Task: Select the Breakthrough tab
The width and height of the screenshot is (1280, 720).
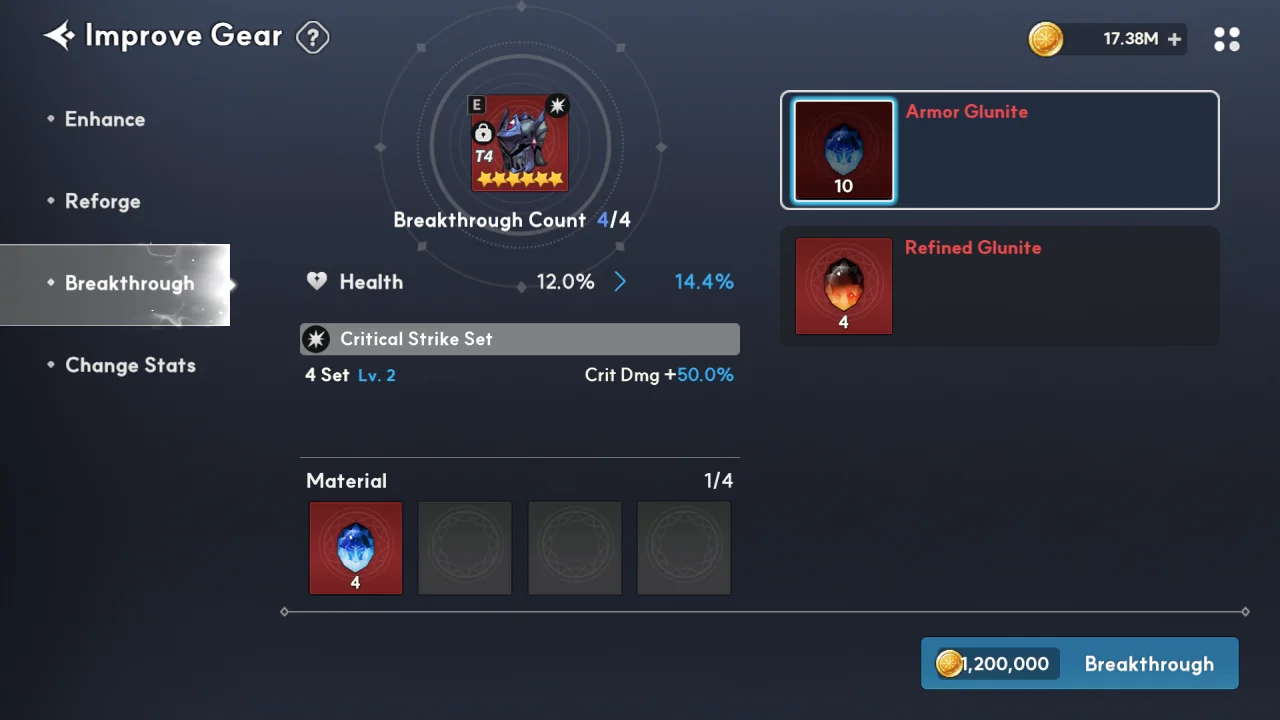Action: [x=129, y=284]
